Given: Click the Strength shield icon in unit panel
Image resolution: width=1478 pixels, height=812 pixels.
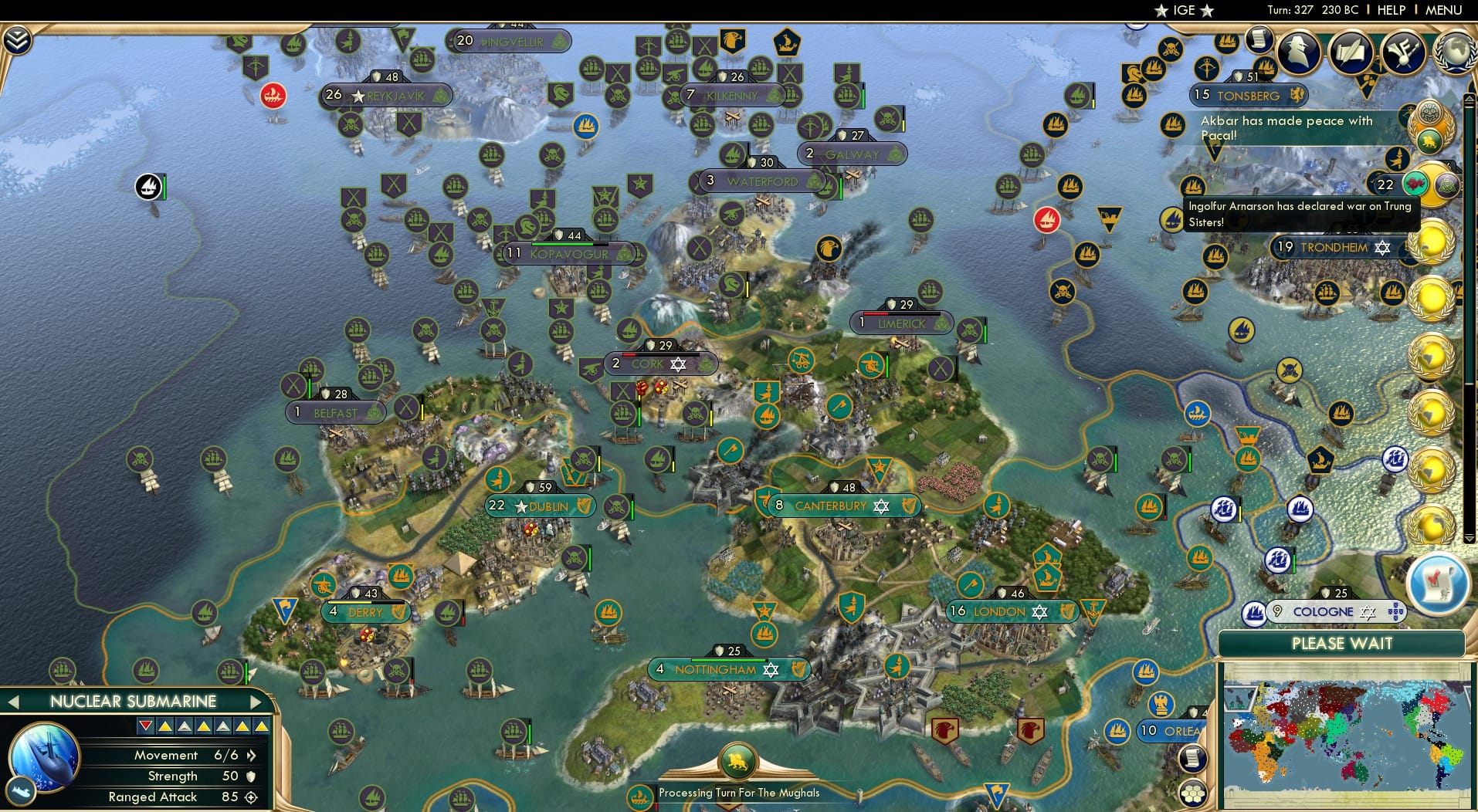Looking at the screenshot, I should click(249, 777).
